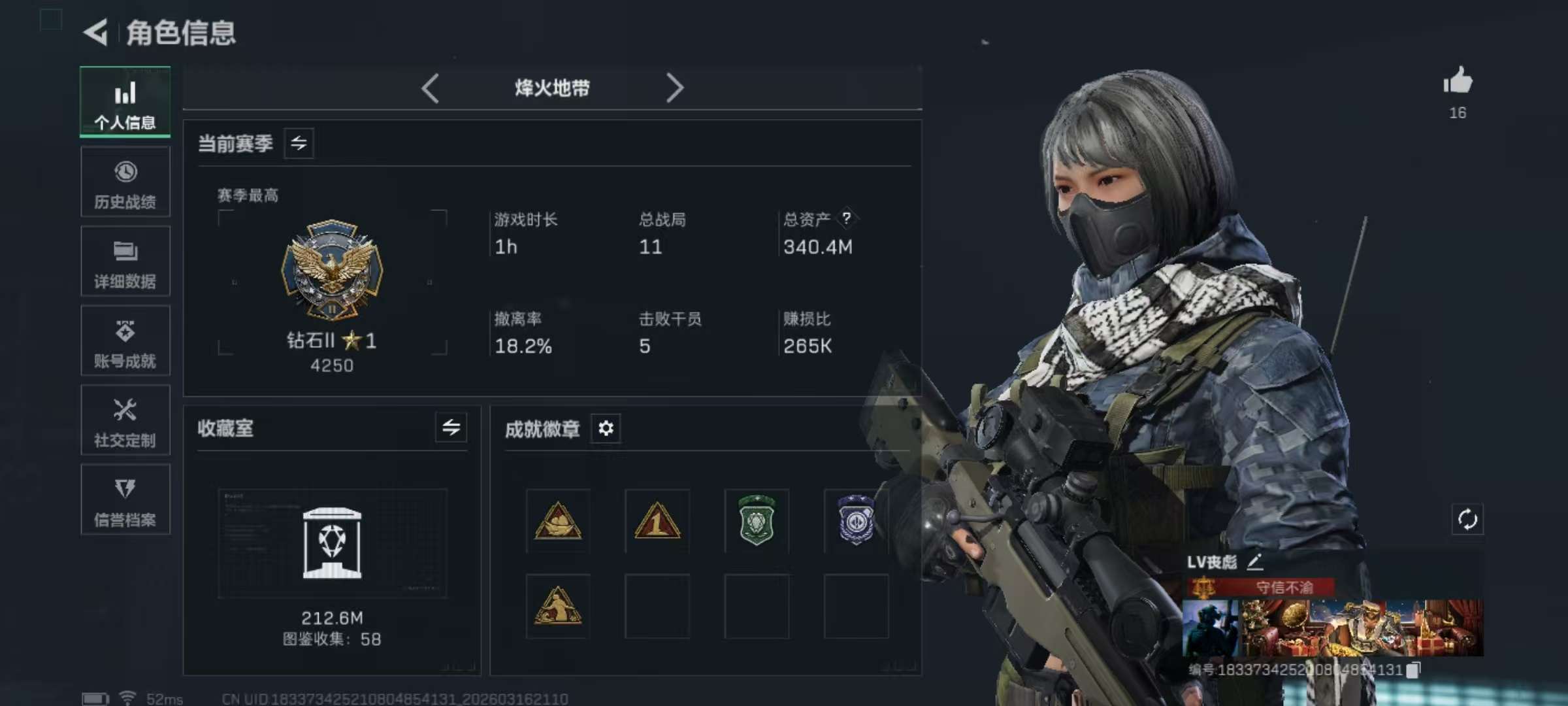Open the 成就徽章 badge settings gear
The width and height of the screenshot is (1568, 706).
[605, 429]
